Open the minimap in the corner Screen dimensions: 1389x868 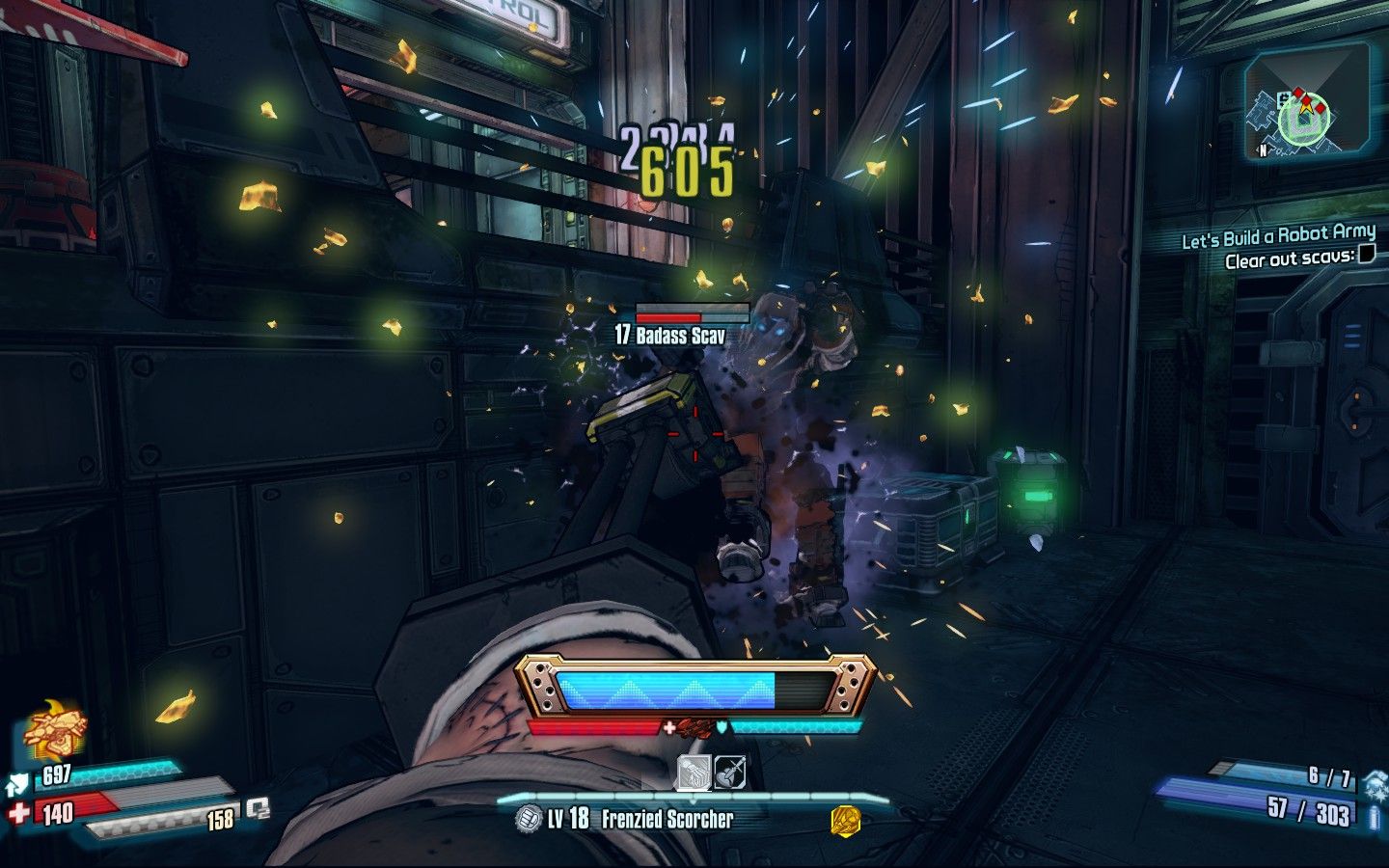1301,107
